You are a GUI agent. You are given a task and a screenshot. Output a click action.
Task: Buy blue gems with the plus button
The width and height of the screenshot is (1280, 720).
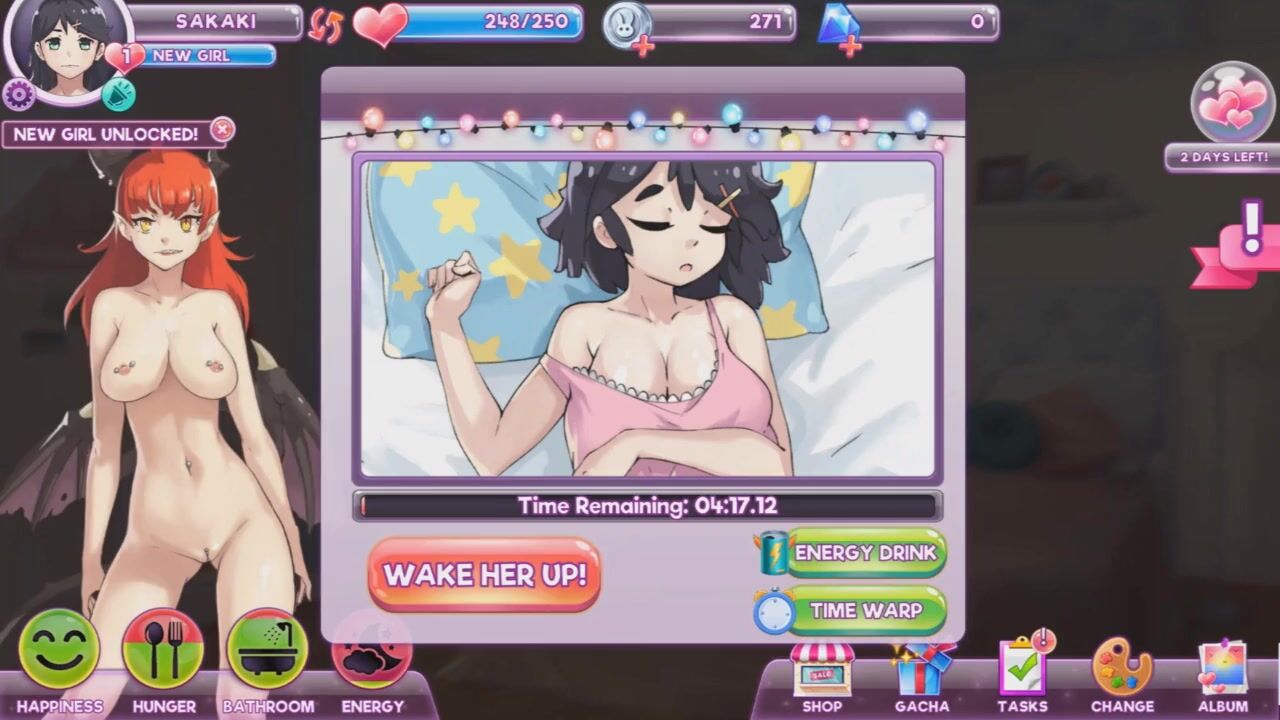coord(851,47)
